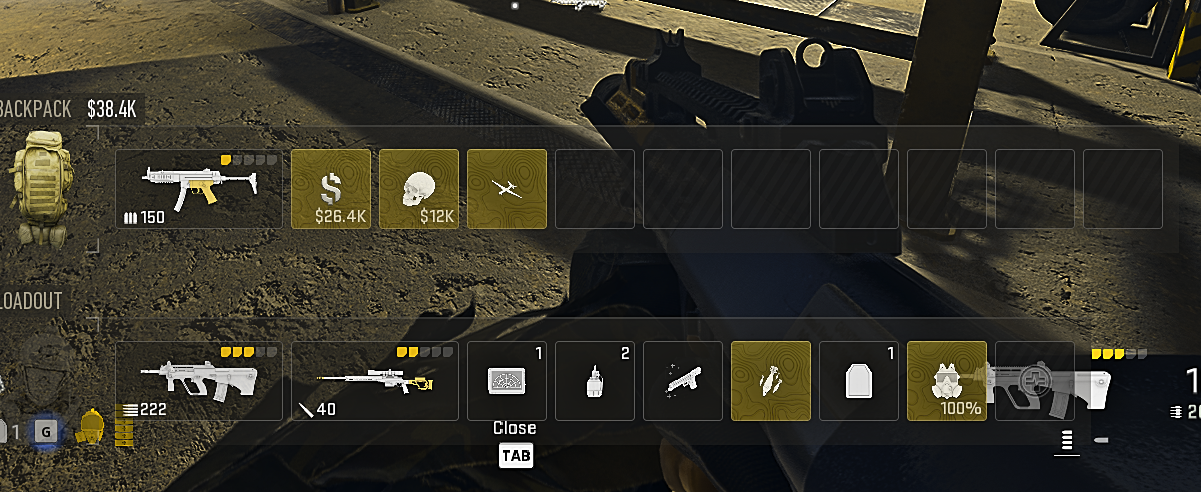Screen dimensions: 1201x492
Task: Select the submachine gun in the backpack
Action: click(199, 189)
